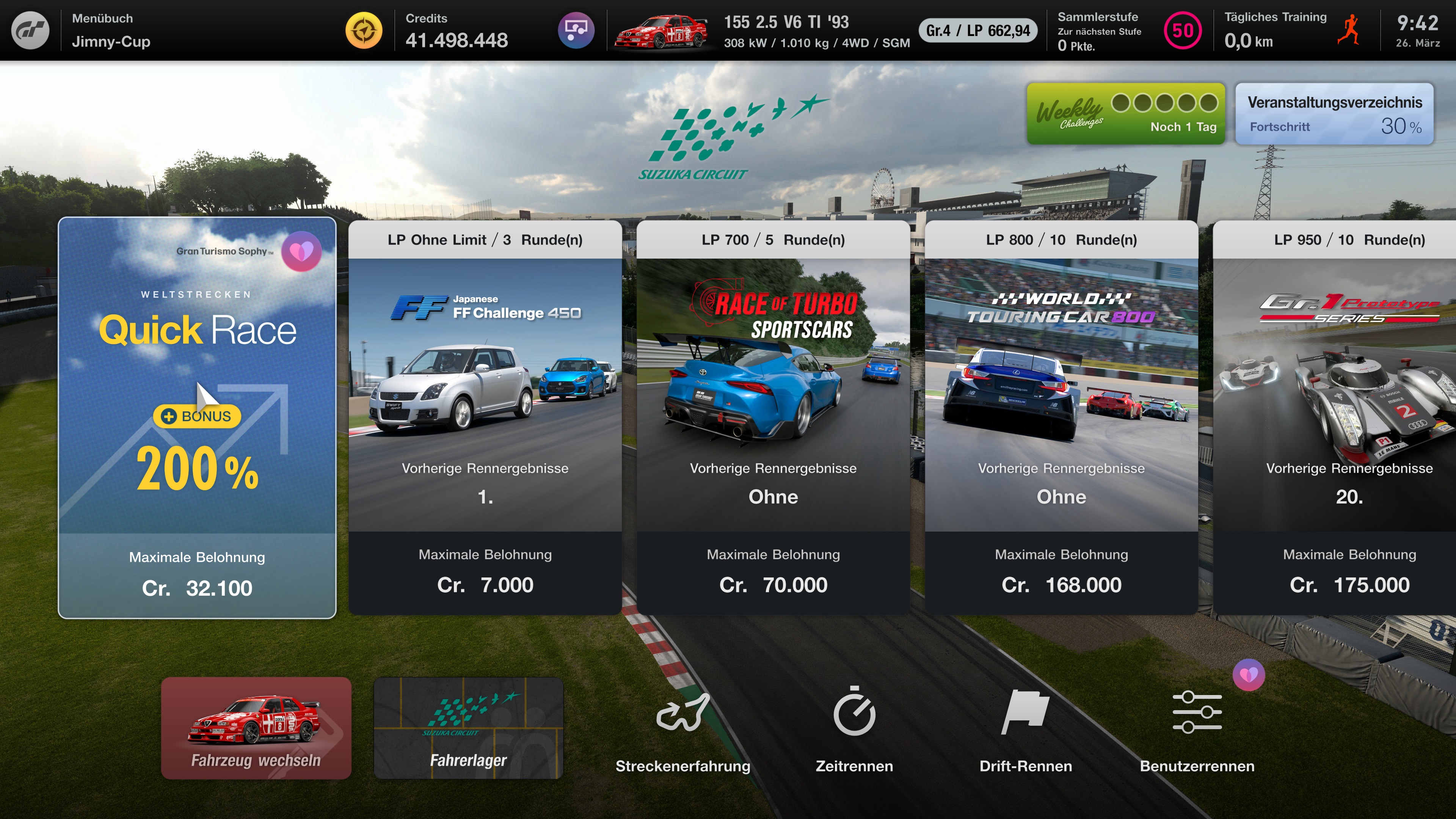Click the purple music playlist icon

[x=576, y=30]
